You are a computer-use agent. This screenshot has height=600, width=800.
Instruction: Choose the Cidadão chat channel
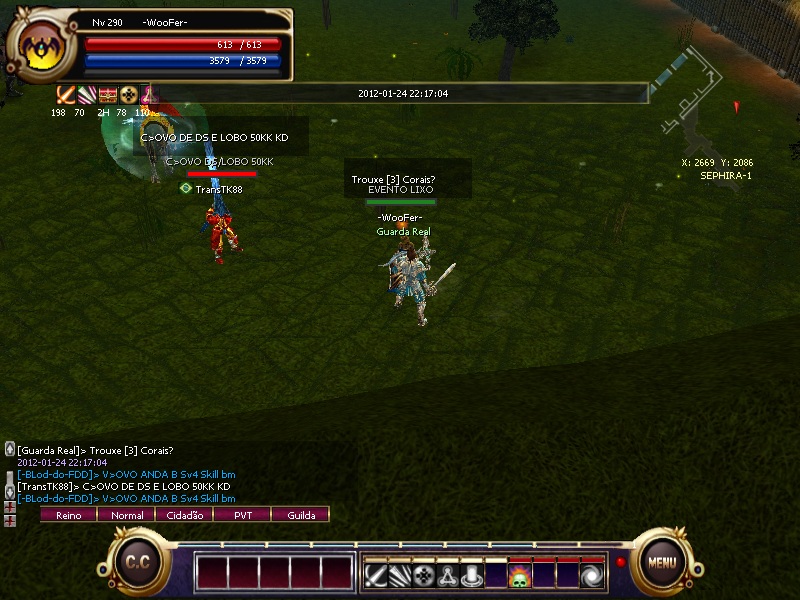184,515
